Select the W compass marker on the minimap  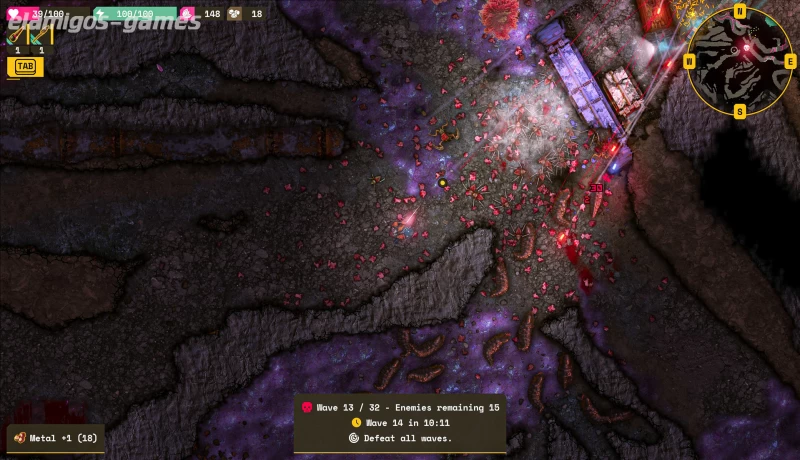pos(690,61)
